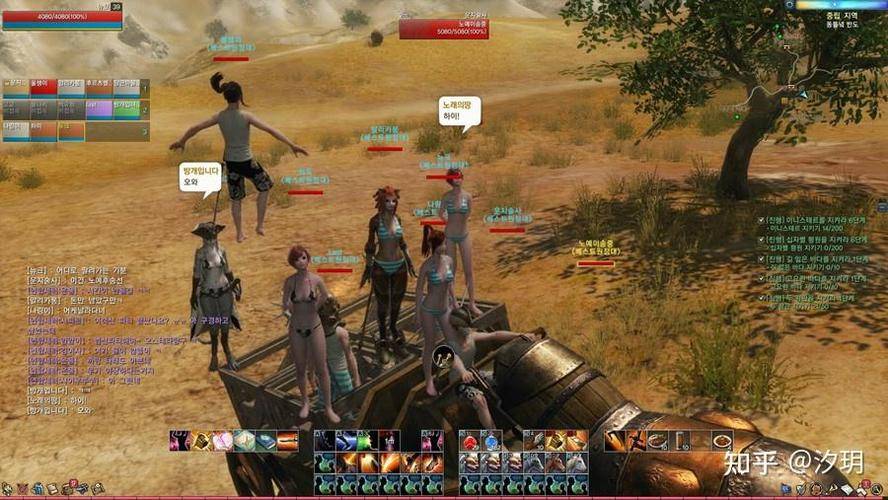Toggle the 십자별 평원을 지키라 quest checkbox
Screen dimensions: 888x500
click(761, 238)
